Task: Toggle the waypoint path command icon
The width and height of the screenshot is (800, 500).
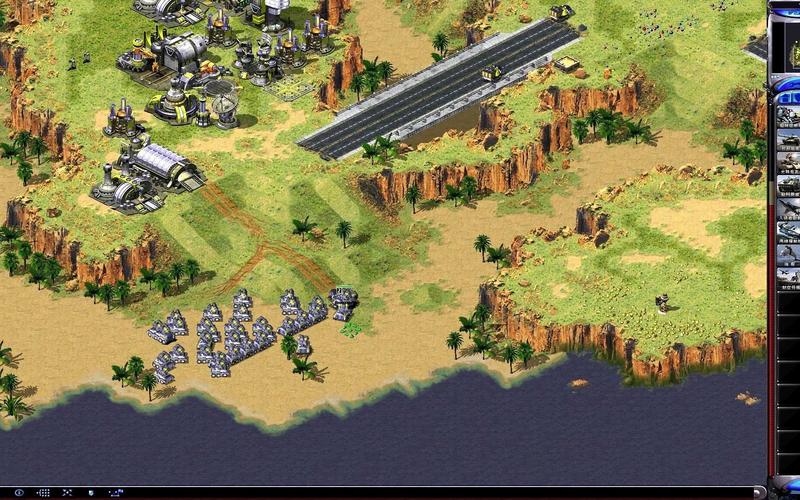Action: pyautogui.click(x=115, y=493)
